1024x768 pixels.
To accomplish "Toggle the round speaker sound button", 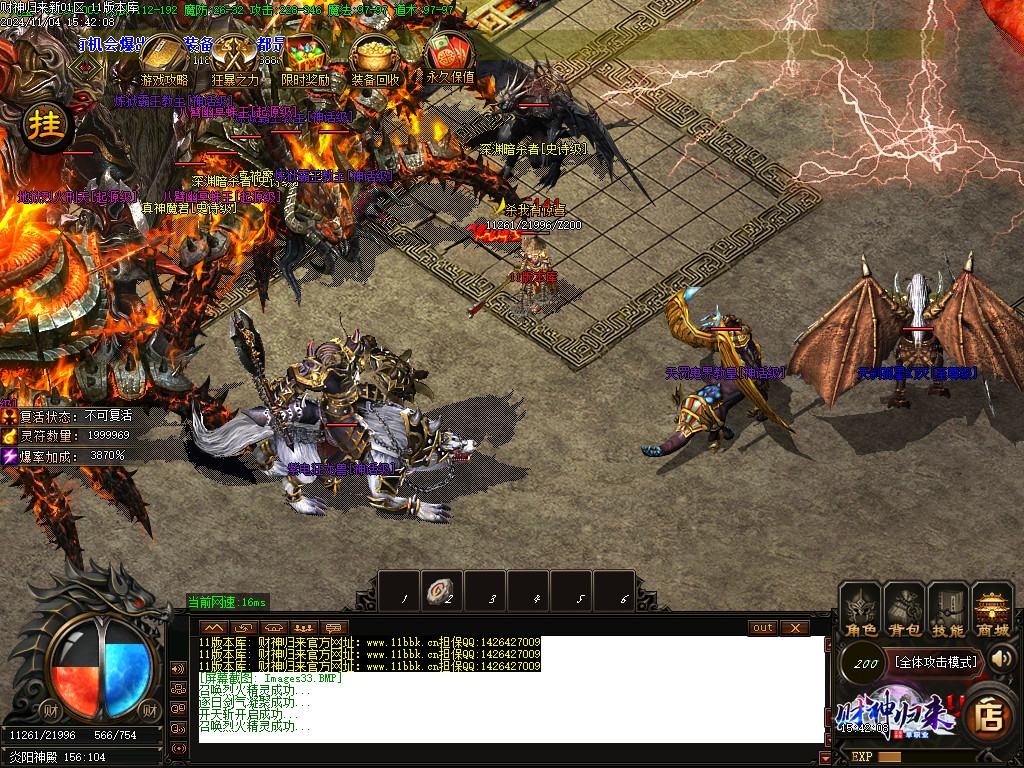I will pyautogui.click(x=1002, y=658).
